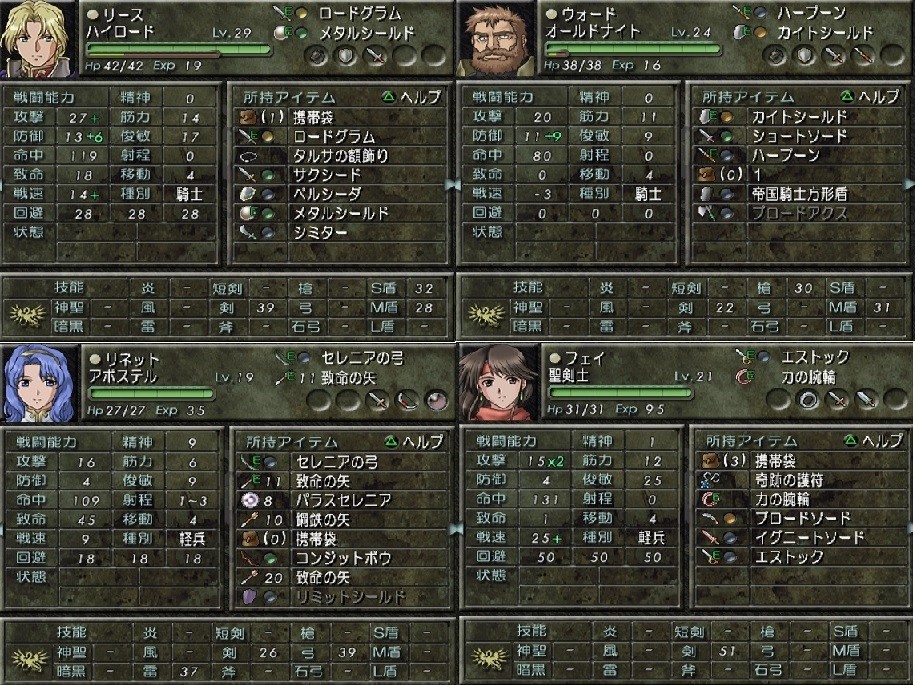Choose the パラスセレニア item row

(342, 500)
